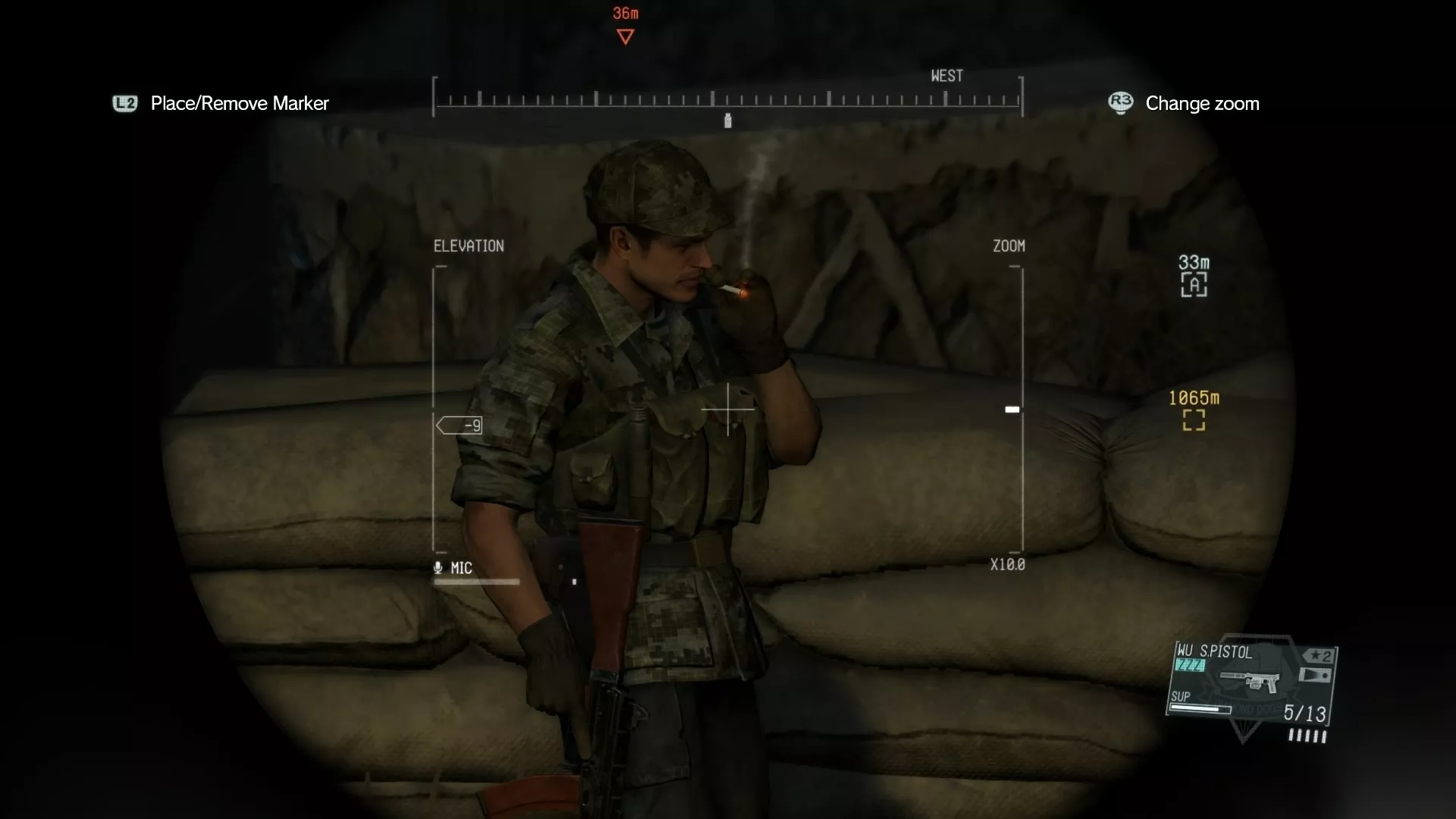
Task: Click the 33m auto-marker bracket icon
Action: tap(1194, 284)
